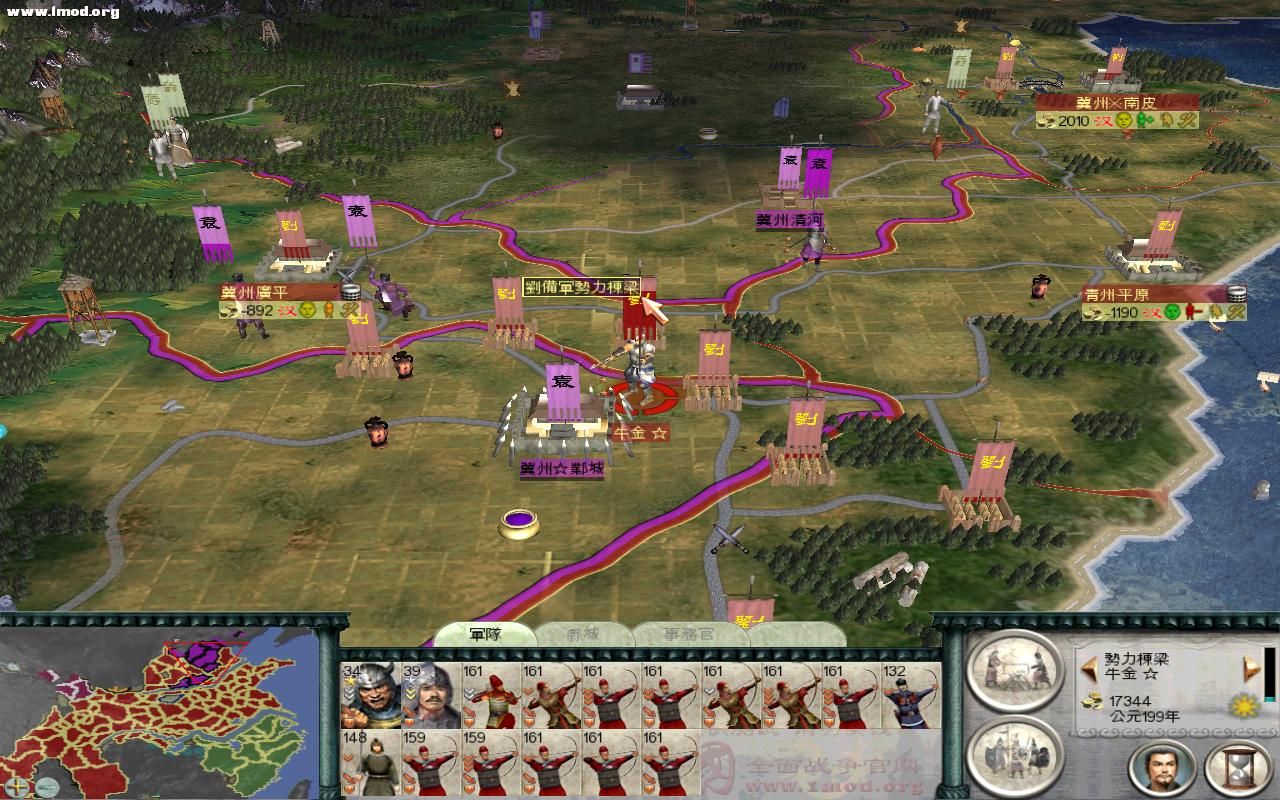Click the sun season icon beside 公元199年

1244,706
